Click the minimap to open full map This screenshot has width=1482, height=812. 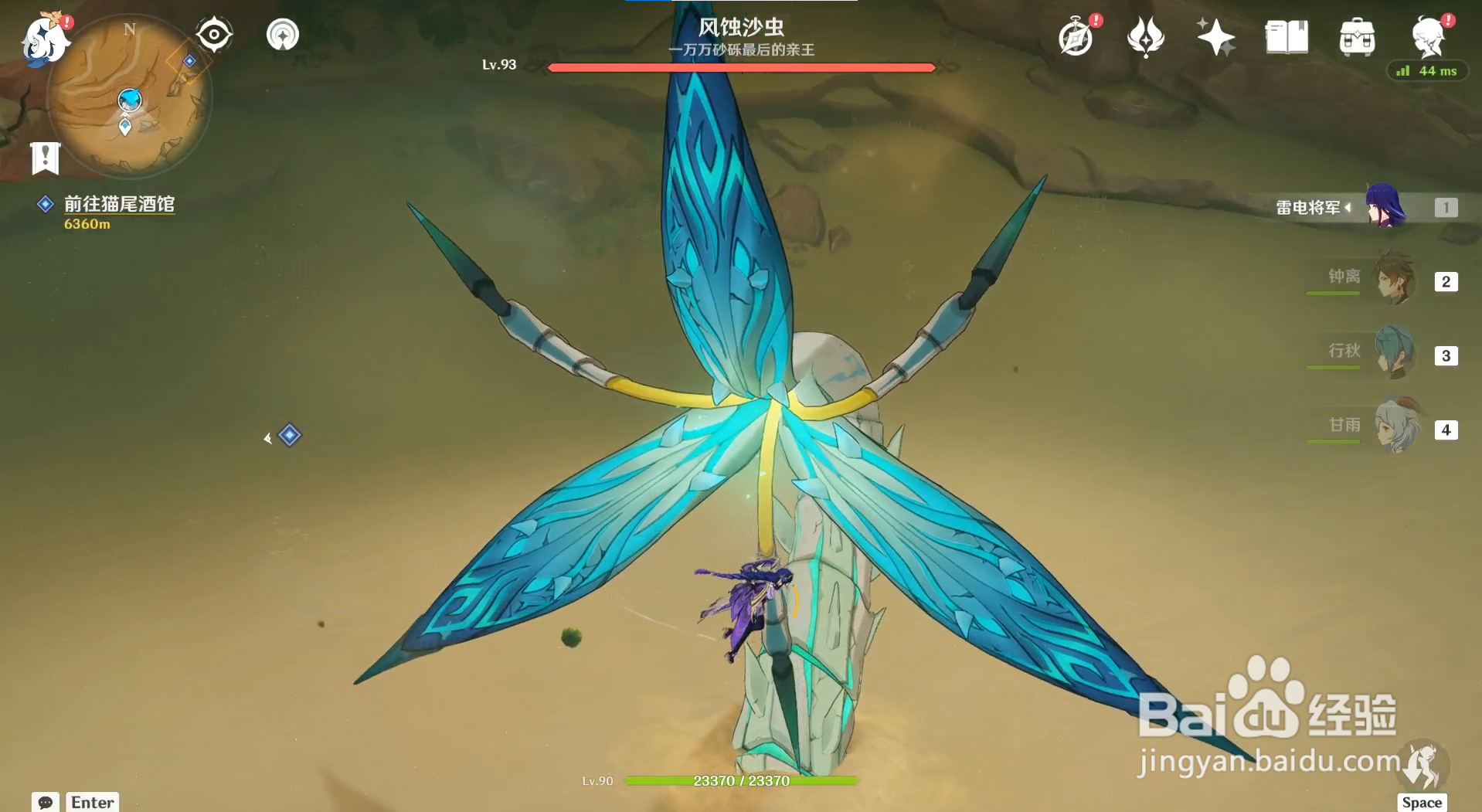[130, 100]
